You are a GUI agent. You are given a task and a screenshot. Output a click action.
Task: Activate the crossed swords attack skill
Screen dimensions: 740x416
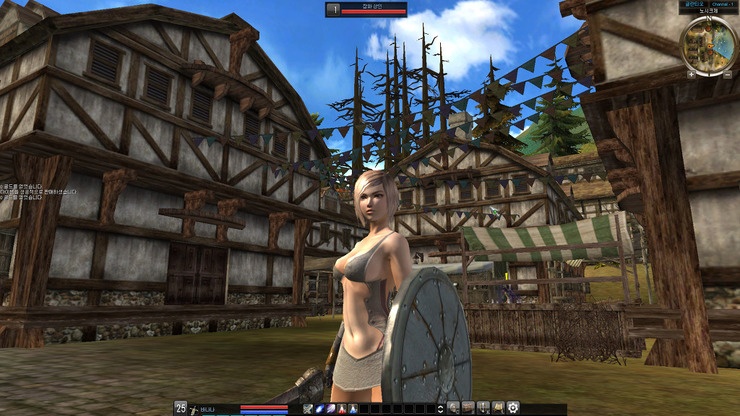pos(309,408)
